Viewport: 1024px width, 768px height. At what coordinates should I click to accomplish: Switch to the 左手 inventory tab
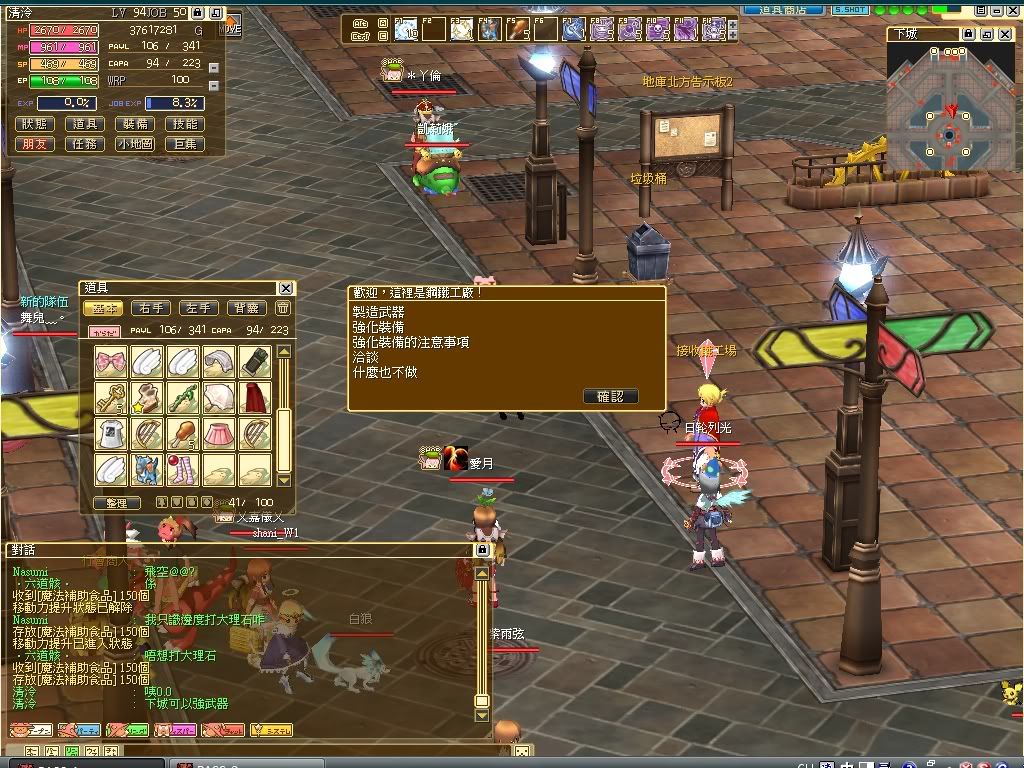(x=199, y=309)
